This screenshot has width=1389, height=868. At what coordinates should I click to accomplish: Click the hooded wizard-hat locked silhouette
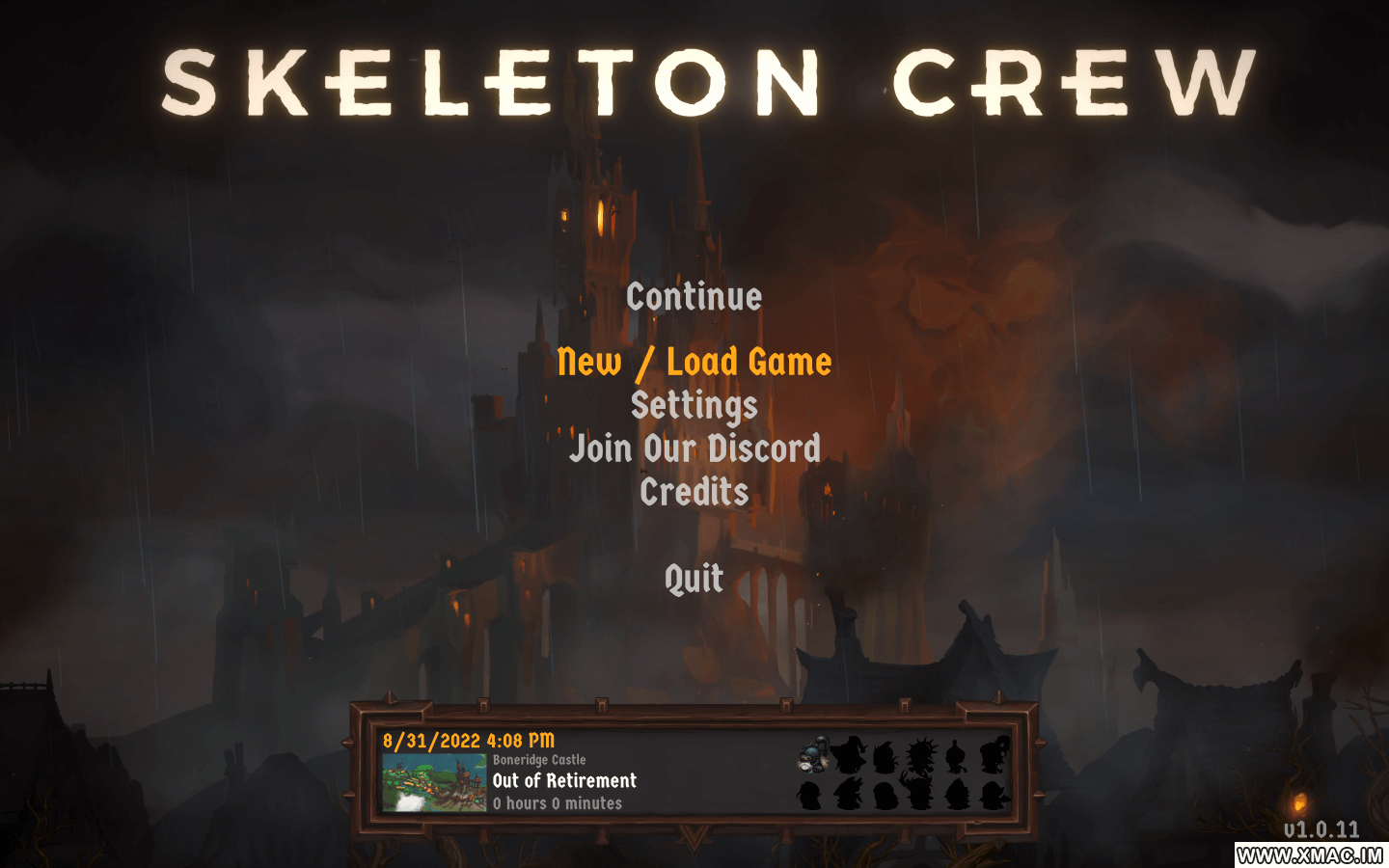click(x=850, y=757)
